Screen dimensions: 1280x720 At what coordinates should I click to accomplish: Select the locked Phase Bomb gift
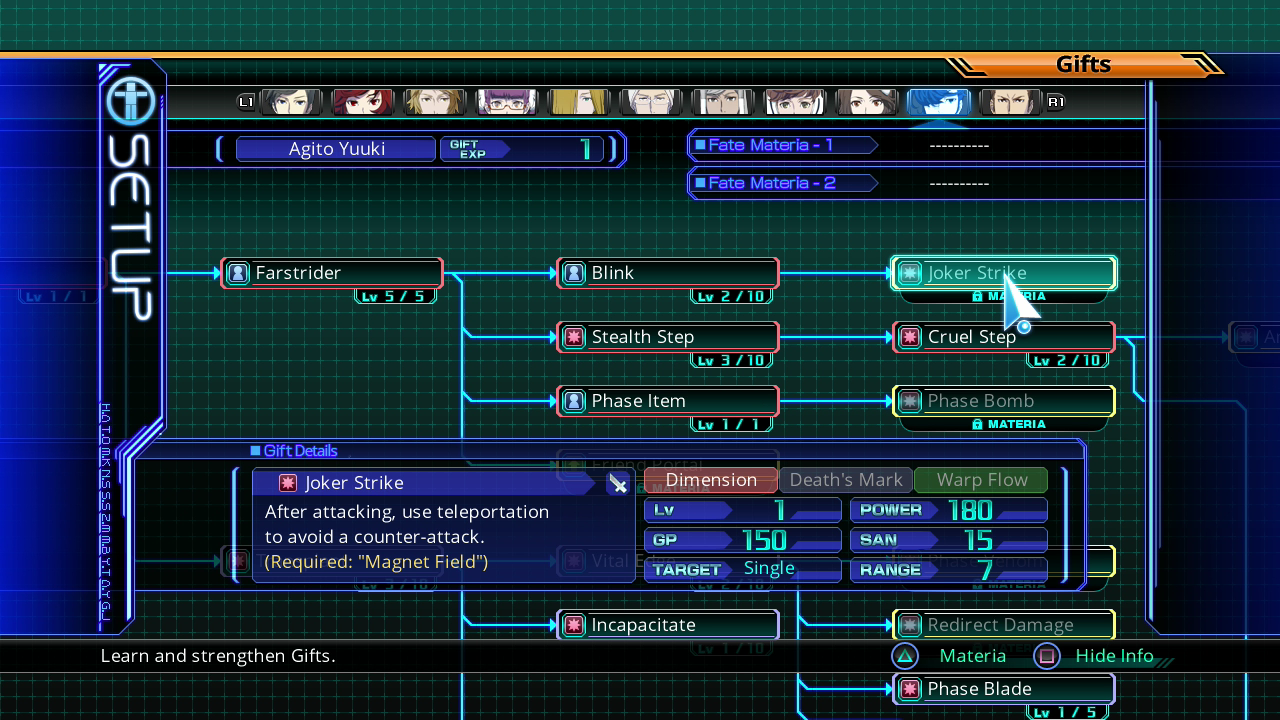[1003, 401]
